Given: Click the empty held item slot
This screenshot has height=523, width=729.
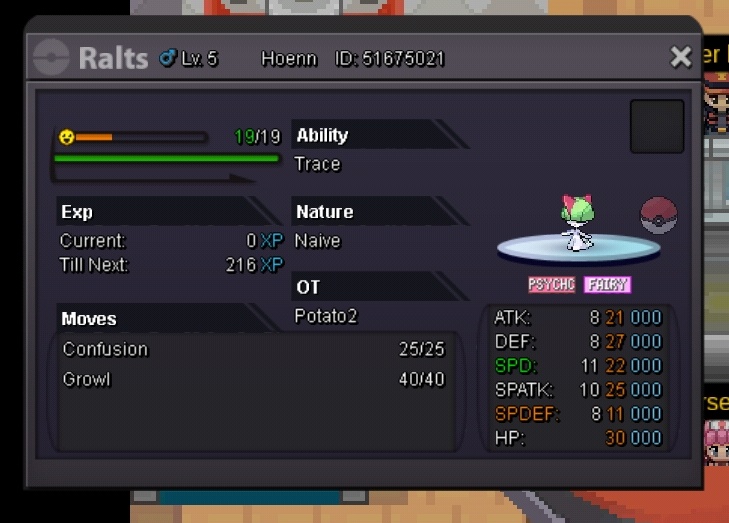Looking at the screenshot, I should pyautogui.click(x=657, y=127).
